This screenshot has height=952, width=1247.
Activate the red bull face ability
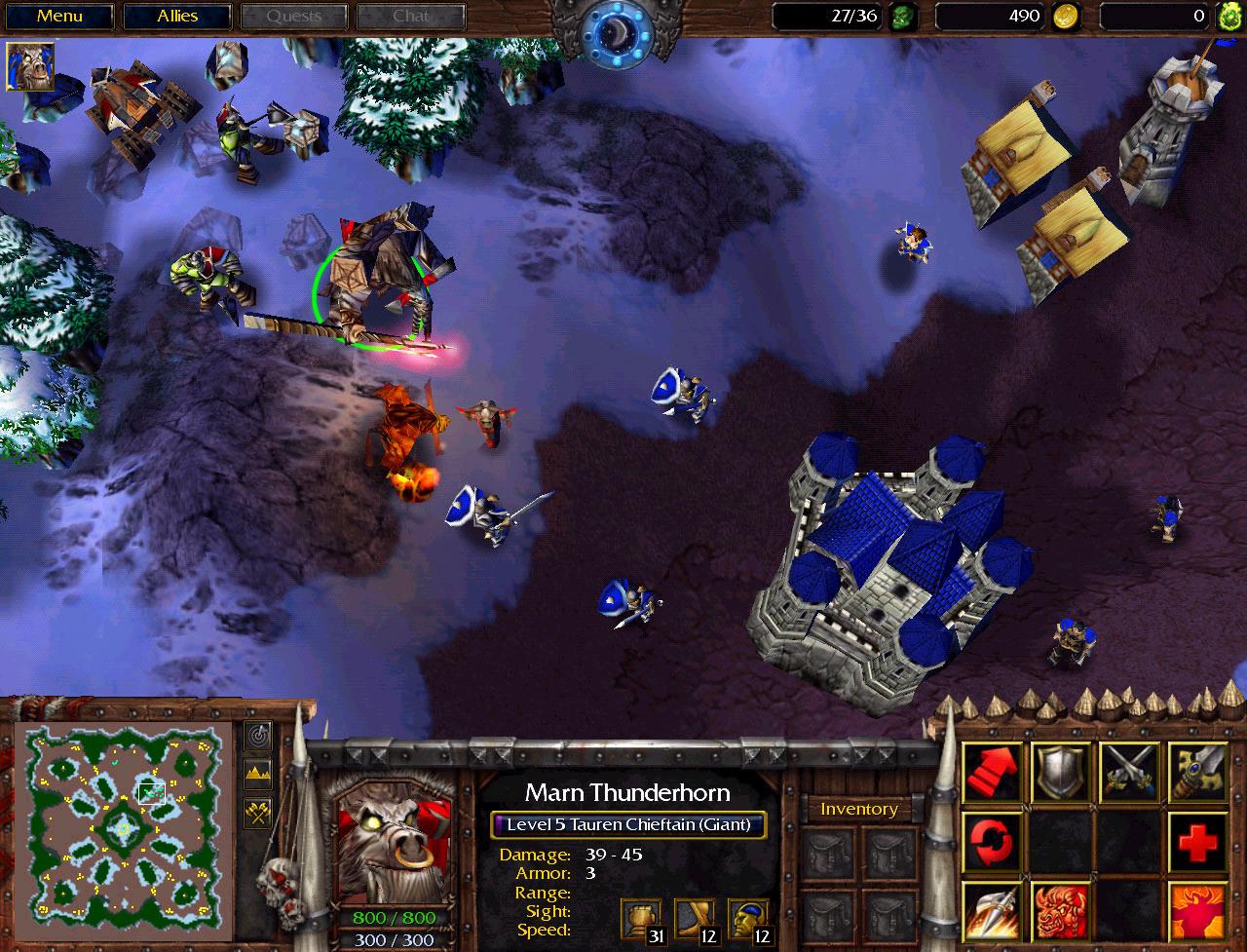click(1061, 909)
